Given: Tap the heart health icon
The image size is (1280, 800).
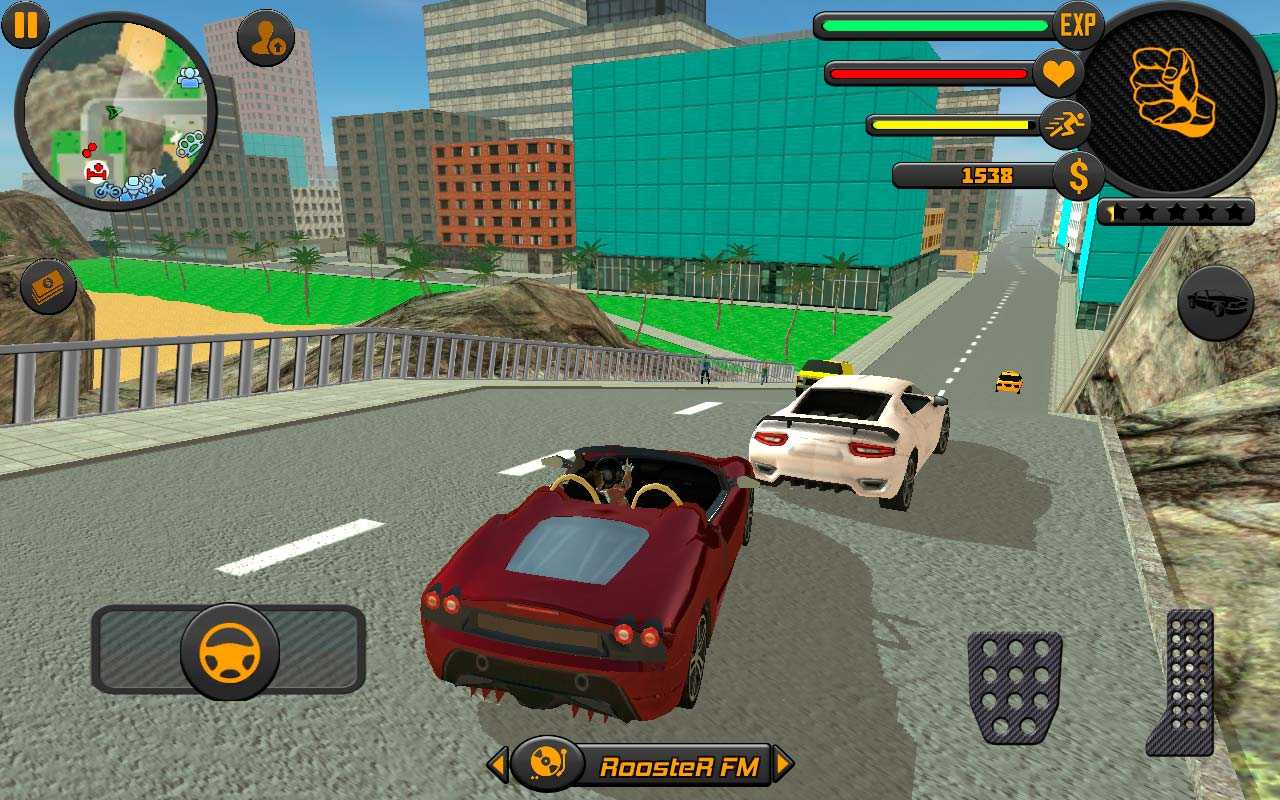Looking at the screenshot, I should point(1057,73).
